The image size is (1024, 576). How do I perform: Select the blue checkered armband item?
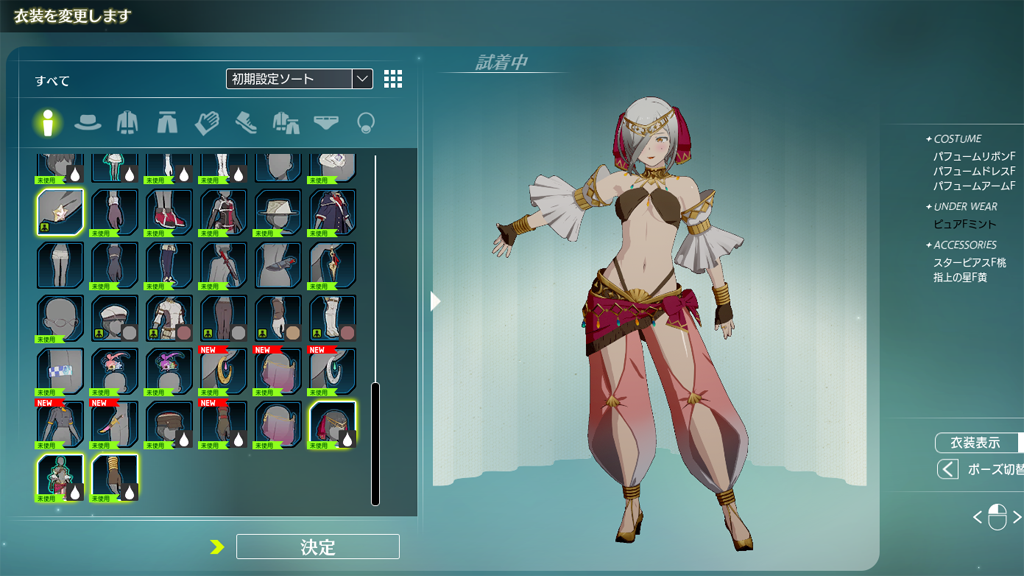click(60, 371)
